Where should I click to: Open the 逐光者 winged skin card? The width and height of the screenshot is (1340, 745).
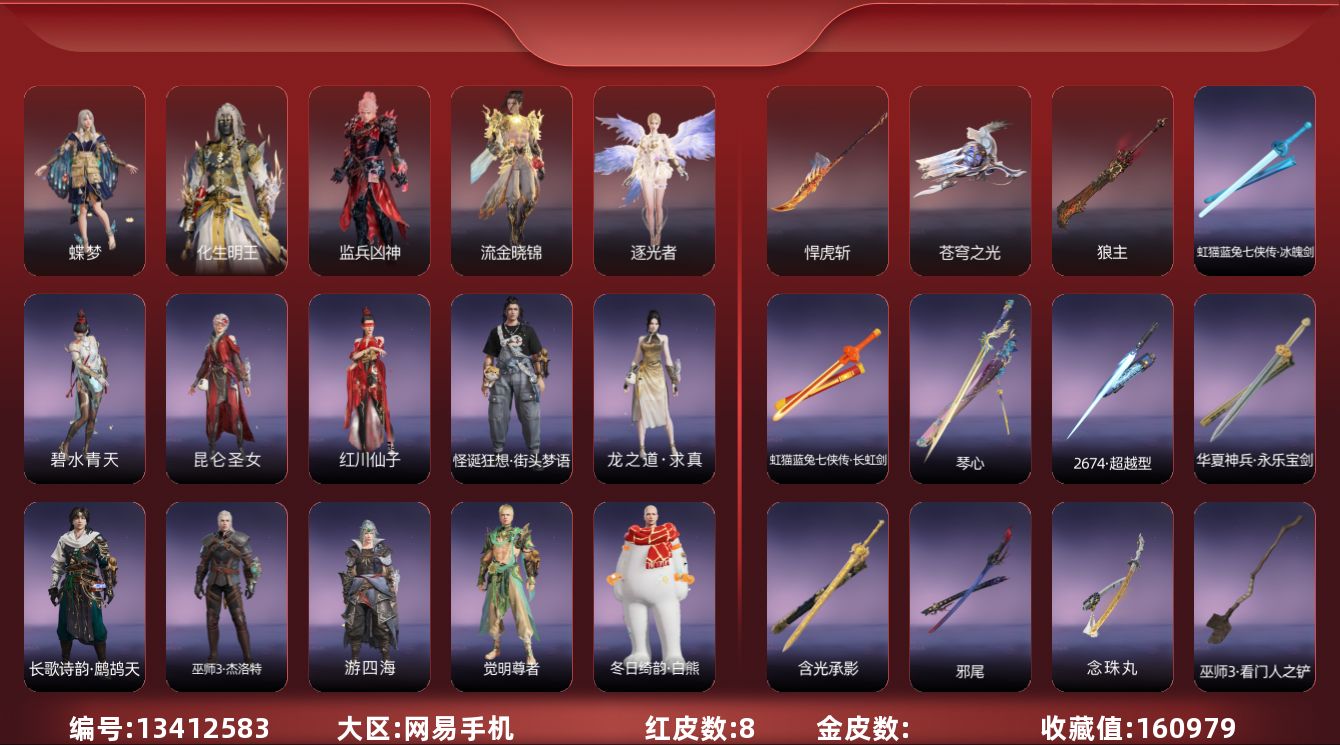pyautogui.click(x=655, y=180)
